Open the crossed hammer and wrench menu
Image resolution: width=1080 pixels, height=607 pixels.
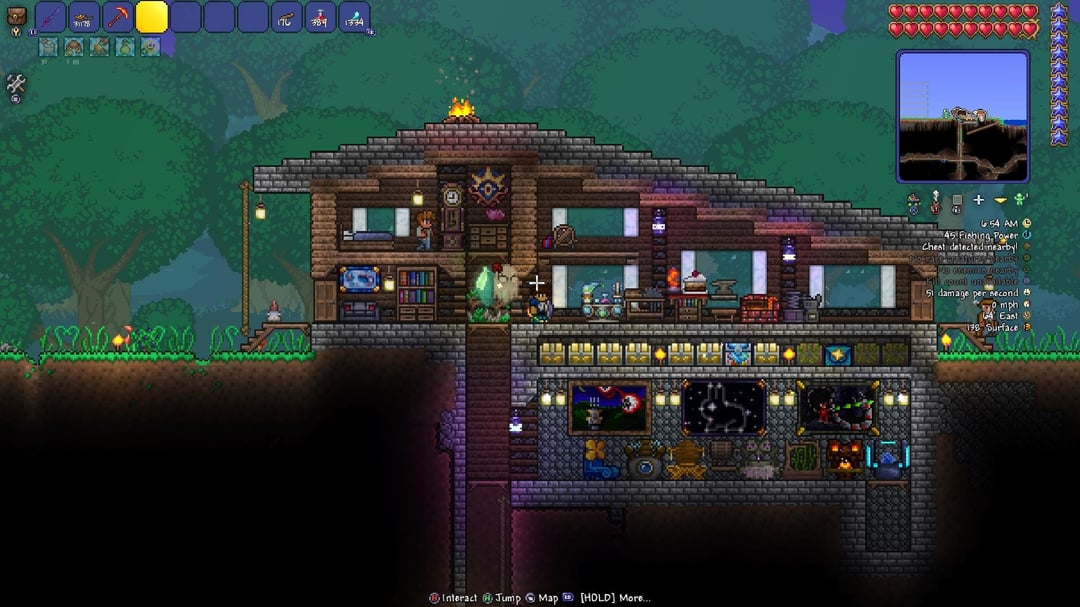[16, 85]
